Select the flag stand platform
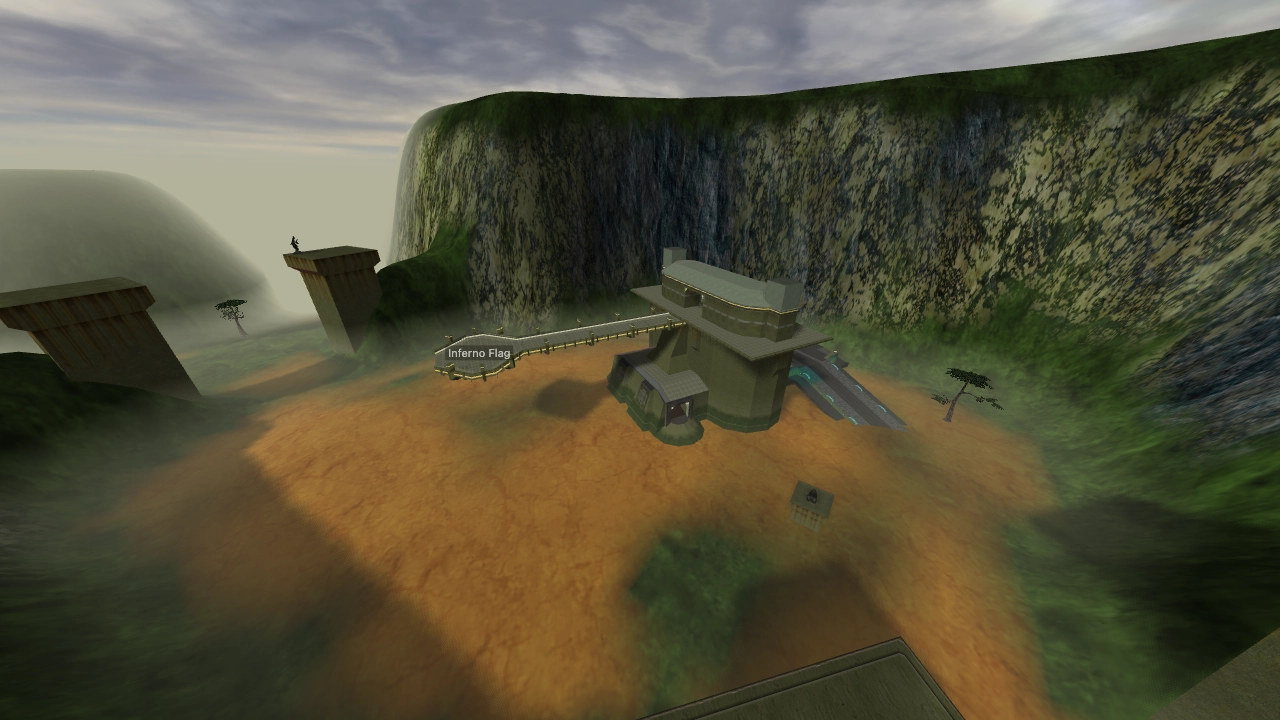 coord(470,370)
